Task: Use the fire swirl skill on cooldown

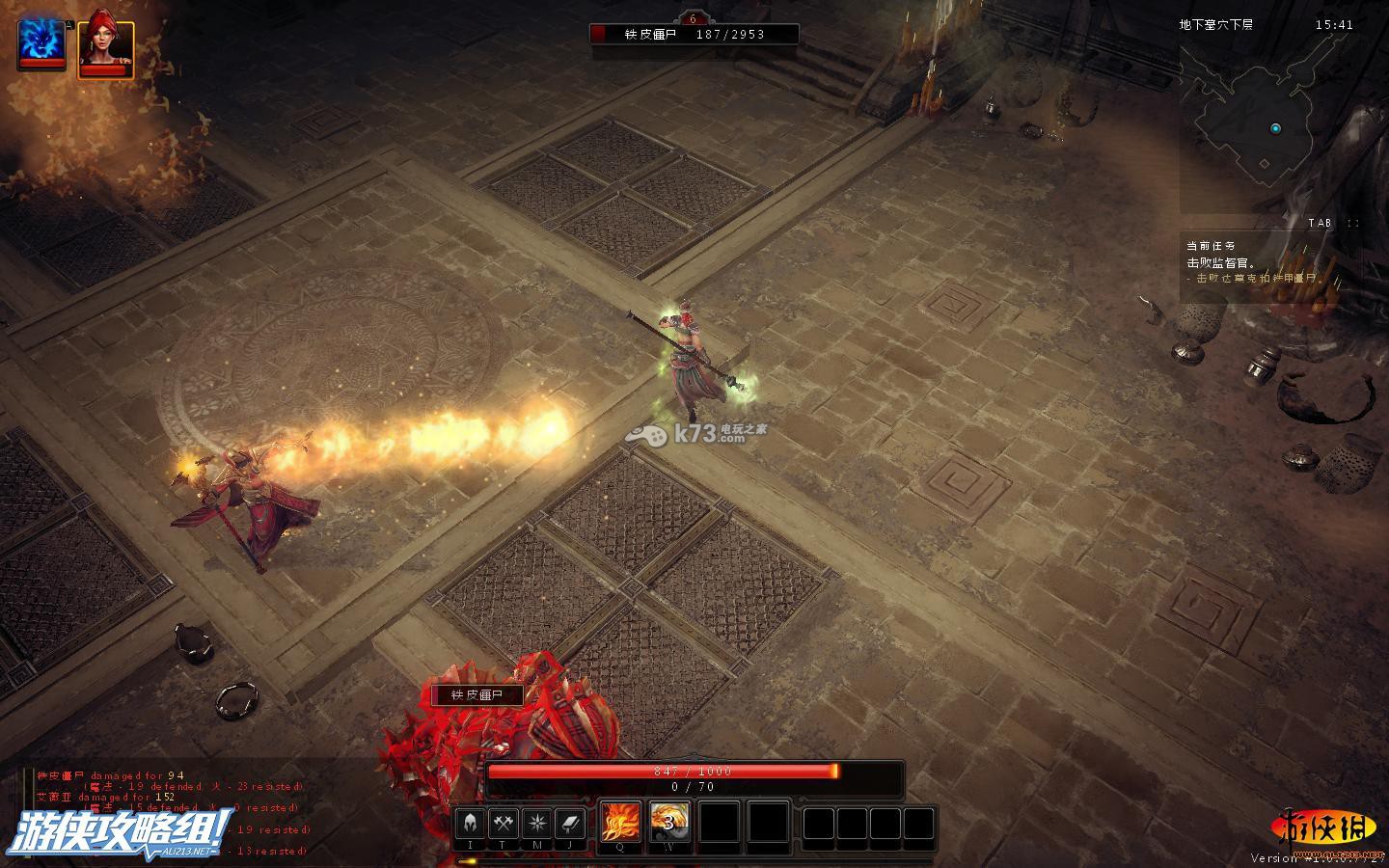Action: [669, 822]
